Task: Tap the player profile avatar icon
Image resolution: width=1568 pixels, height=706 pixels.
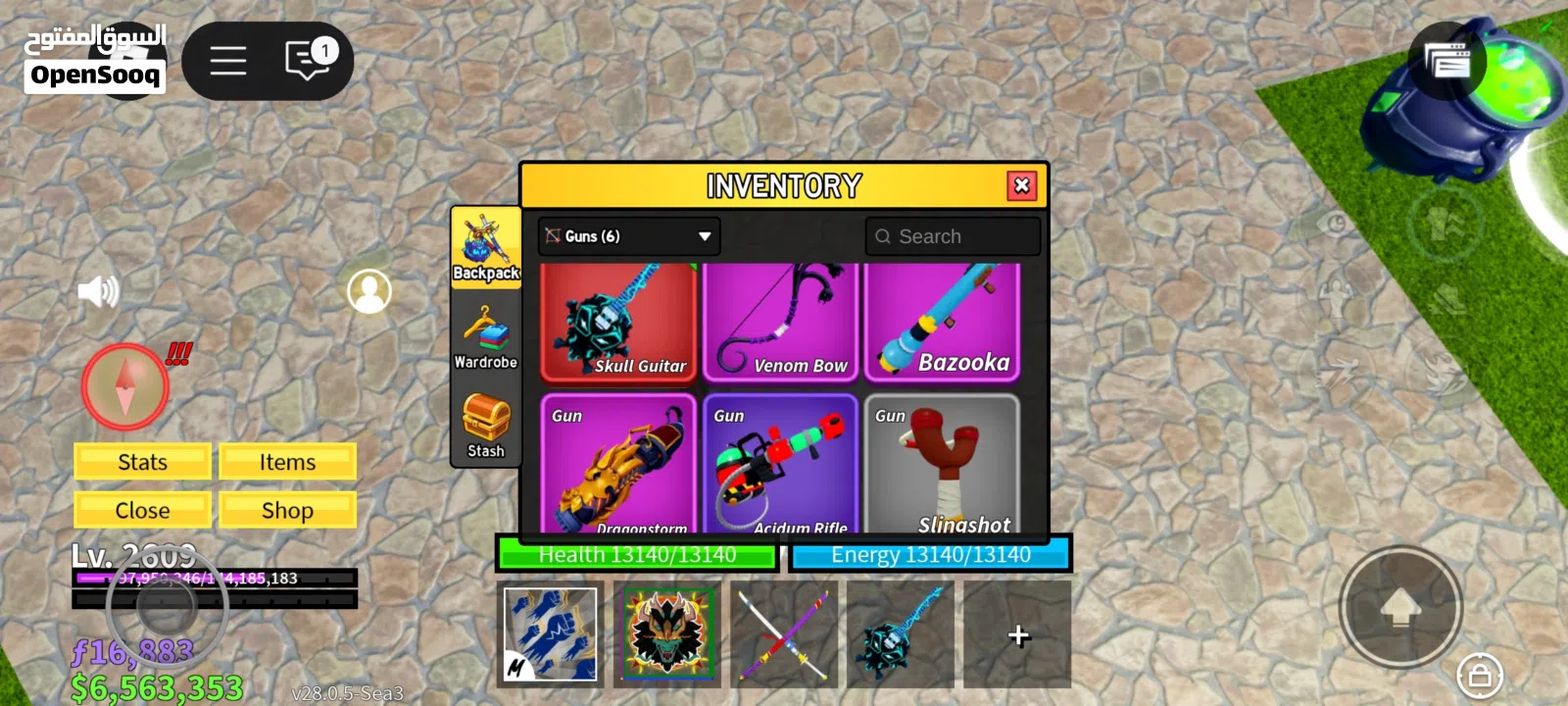Action: [369, 292]
